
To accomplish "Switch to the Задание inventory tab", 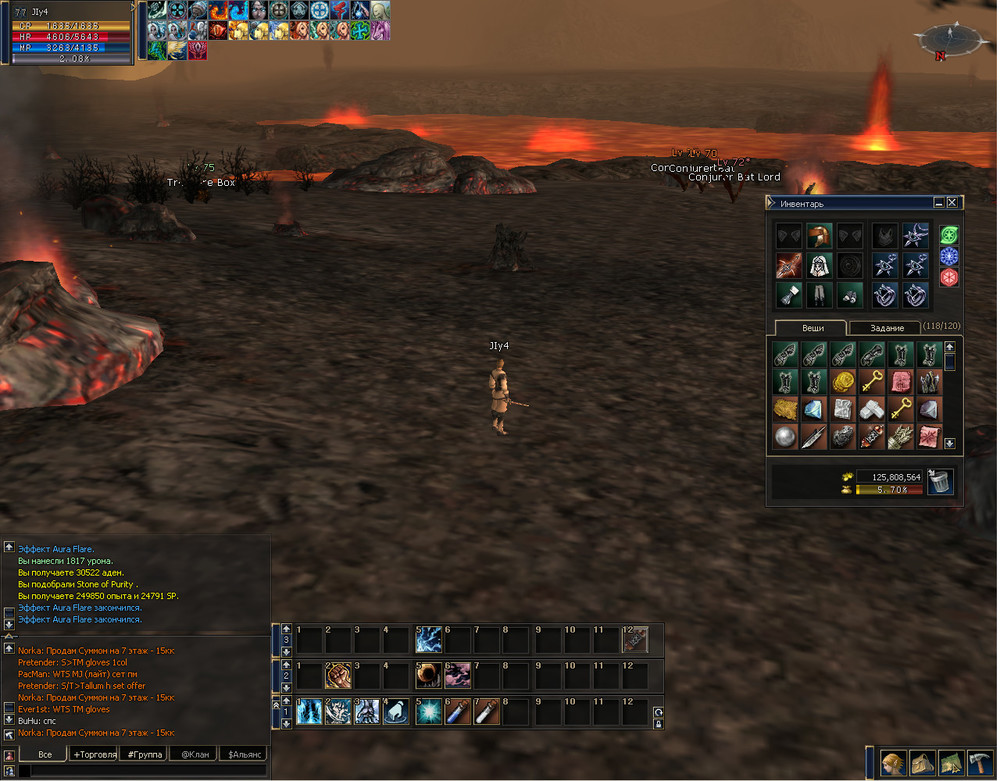I will 886,328.
